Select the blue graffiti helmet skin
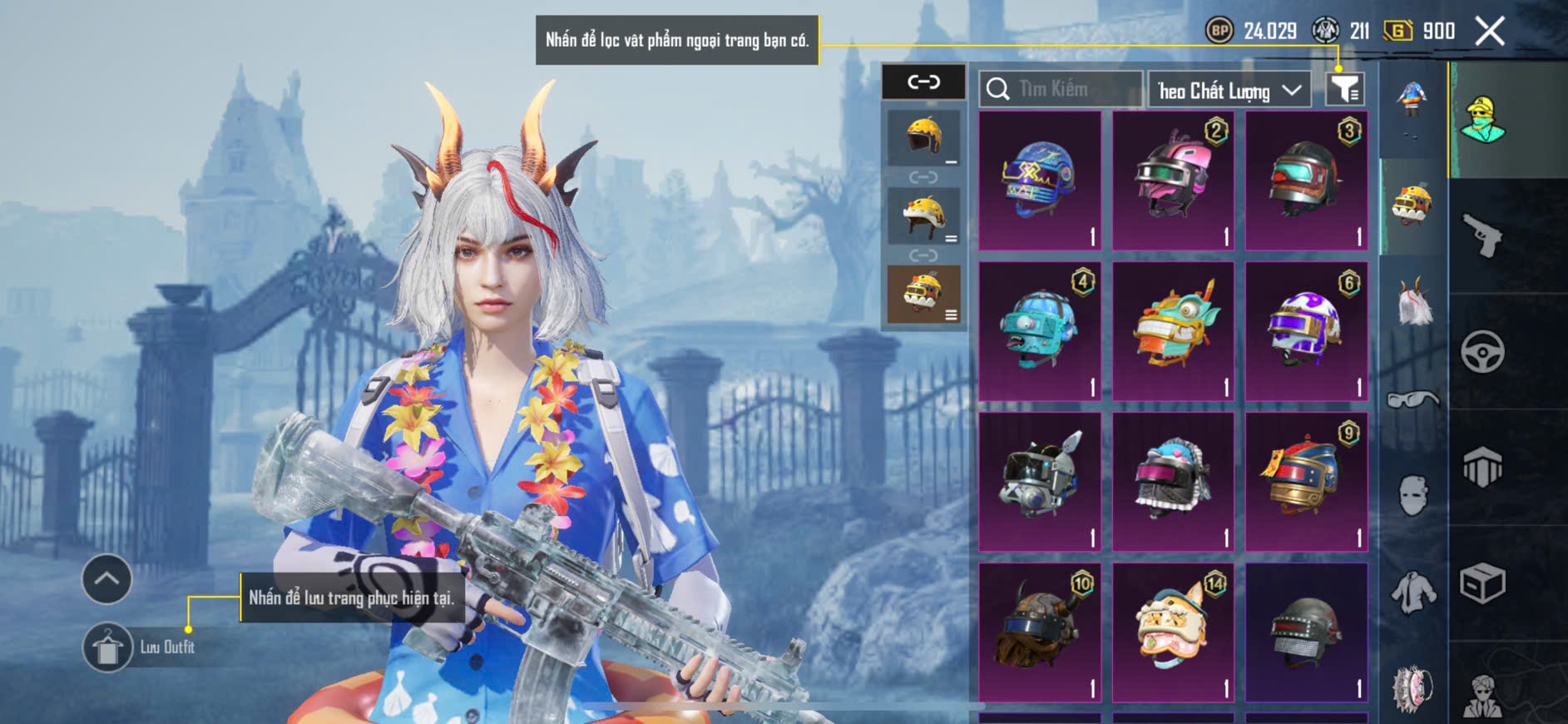This screenshot has width=1568, height=724. [1040, 180]
